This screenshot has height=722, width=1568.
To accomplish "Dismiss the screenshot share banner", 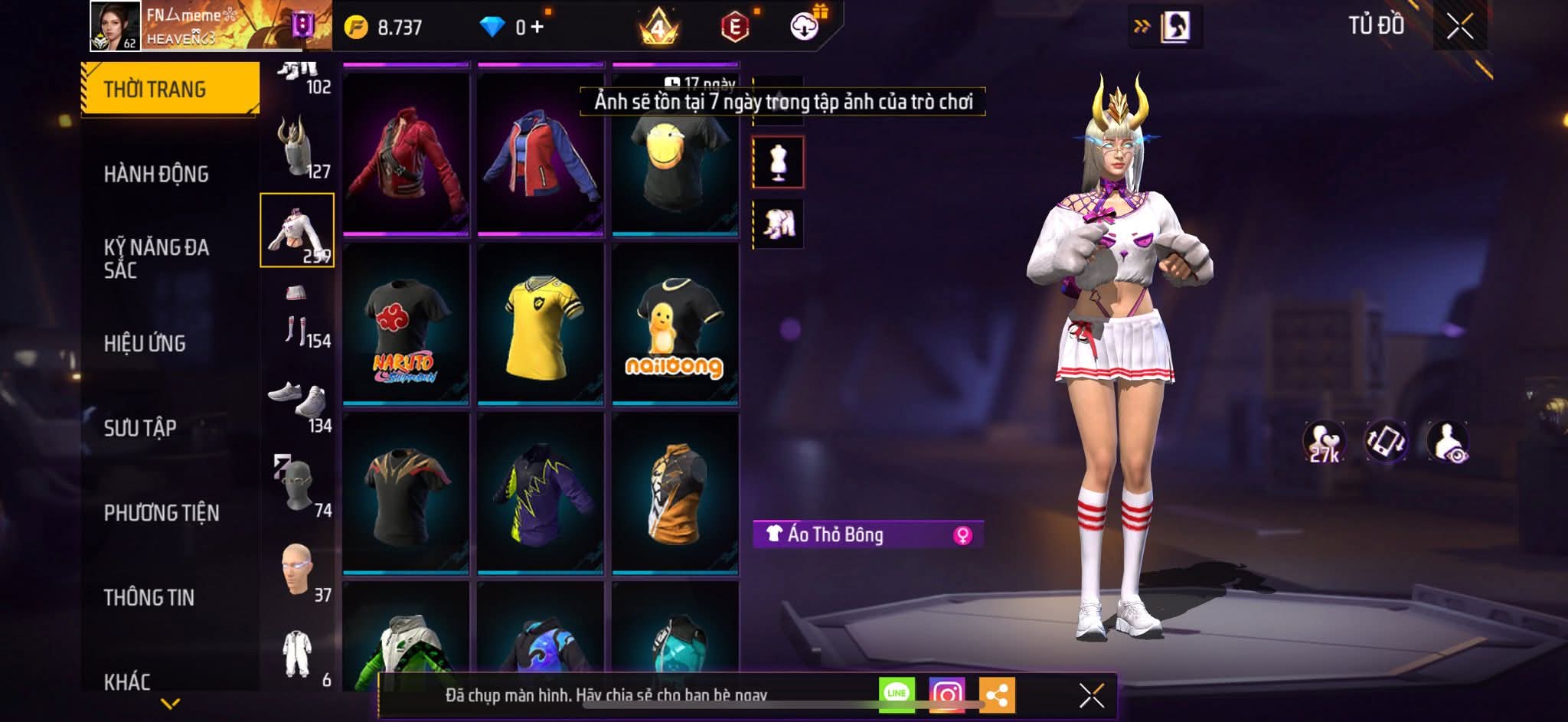I will point(1092,695).
